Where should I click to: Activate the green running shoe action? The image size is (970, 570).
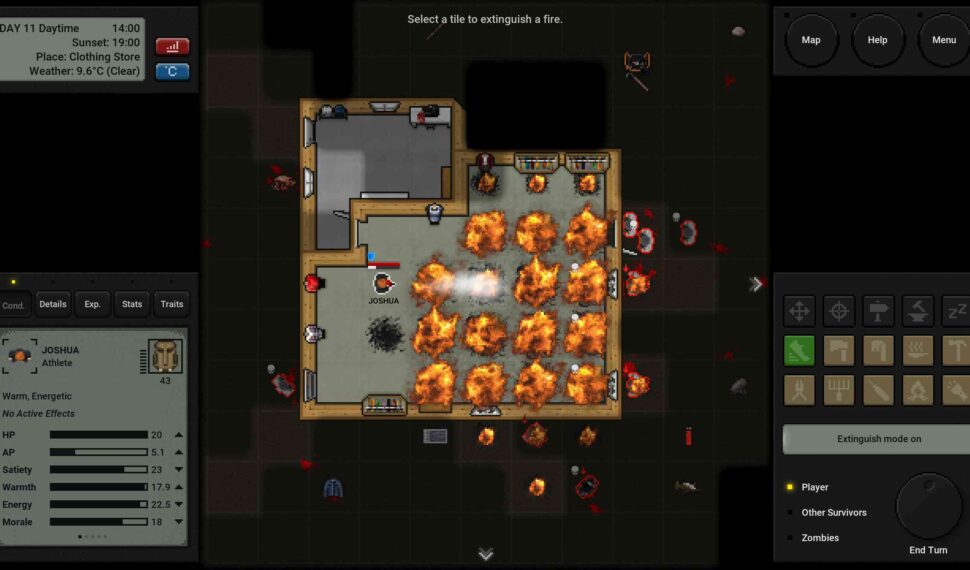(x=799, y=351)
